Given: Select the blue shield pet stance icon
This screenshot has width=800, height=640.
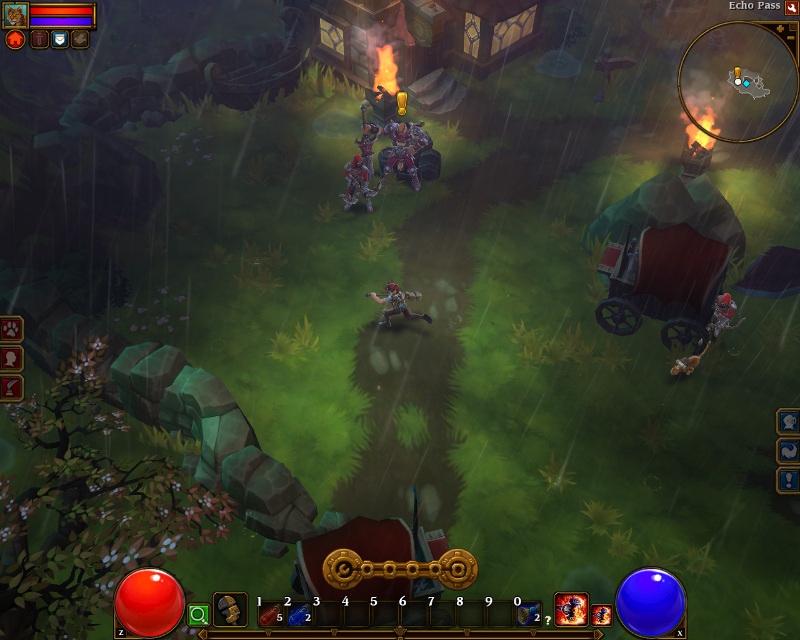Looking at the screenshot, I should [59, 39].
